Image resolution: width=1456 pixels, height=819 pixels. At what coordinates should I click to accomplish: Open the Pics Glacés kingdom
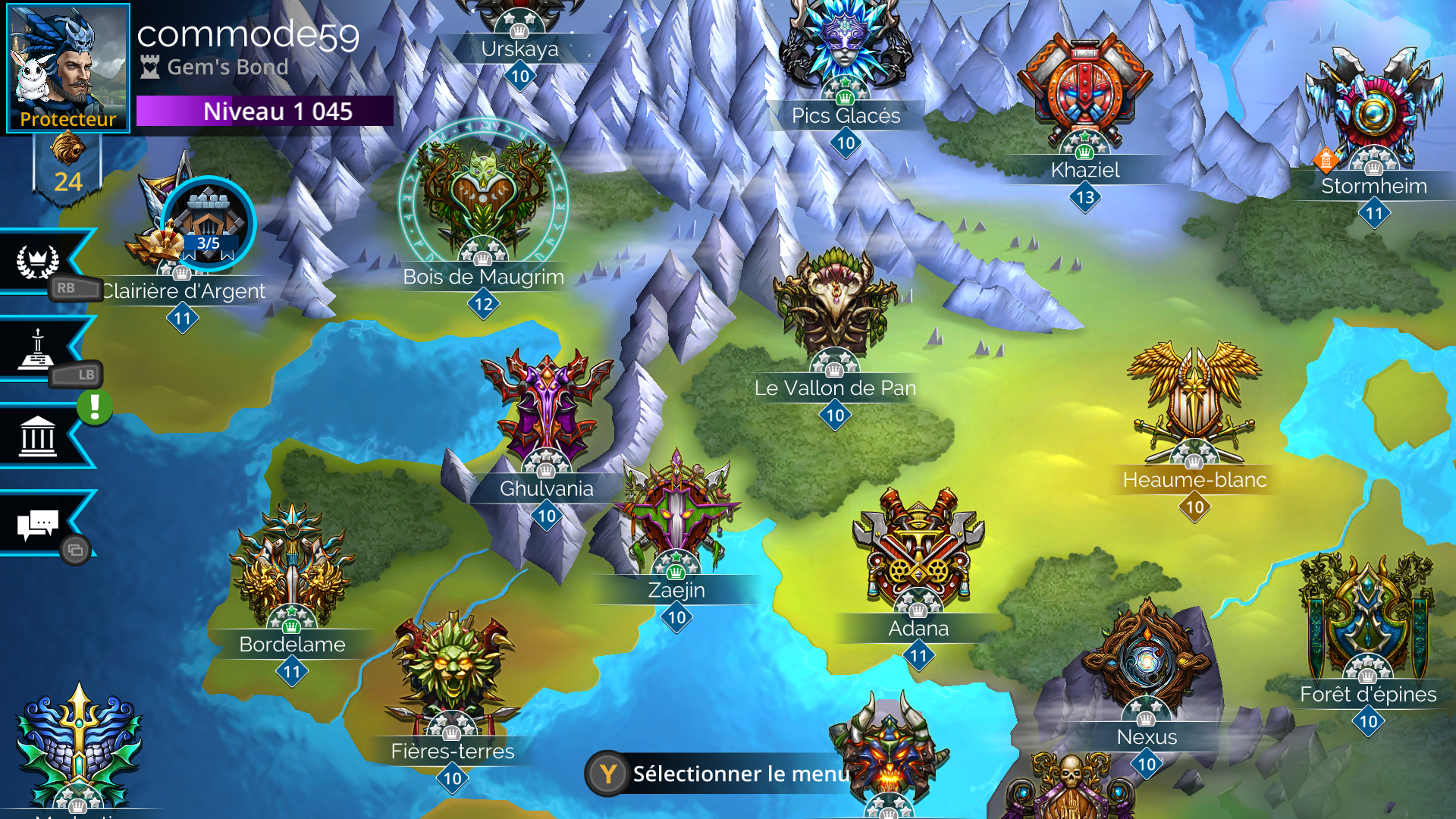coord(845,45)
